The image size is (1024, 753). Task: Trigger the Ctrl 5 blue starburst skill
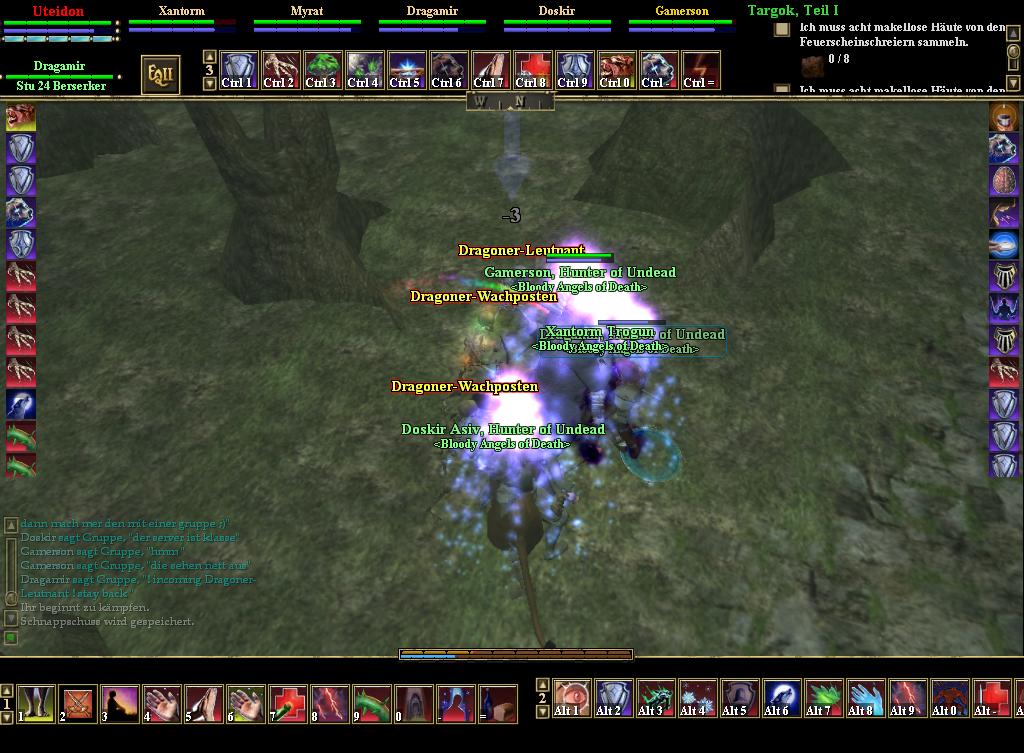point(406,71)
